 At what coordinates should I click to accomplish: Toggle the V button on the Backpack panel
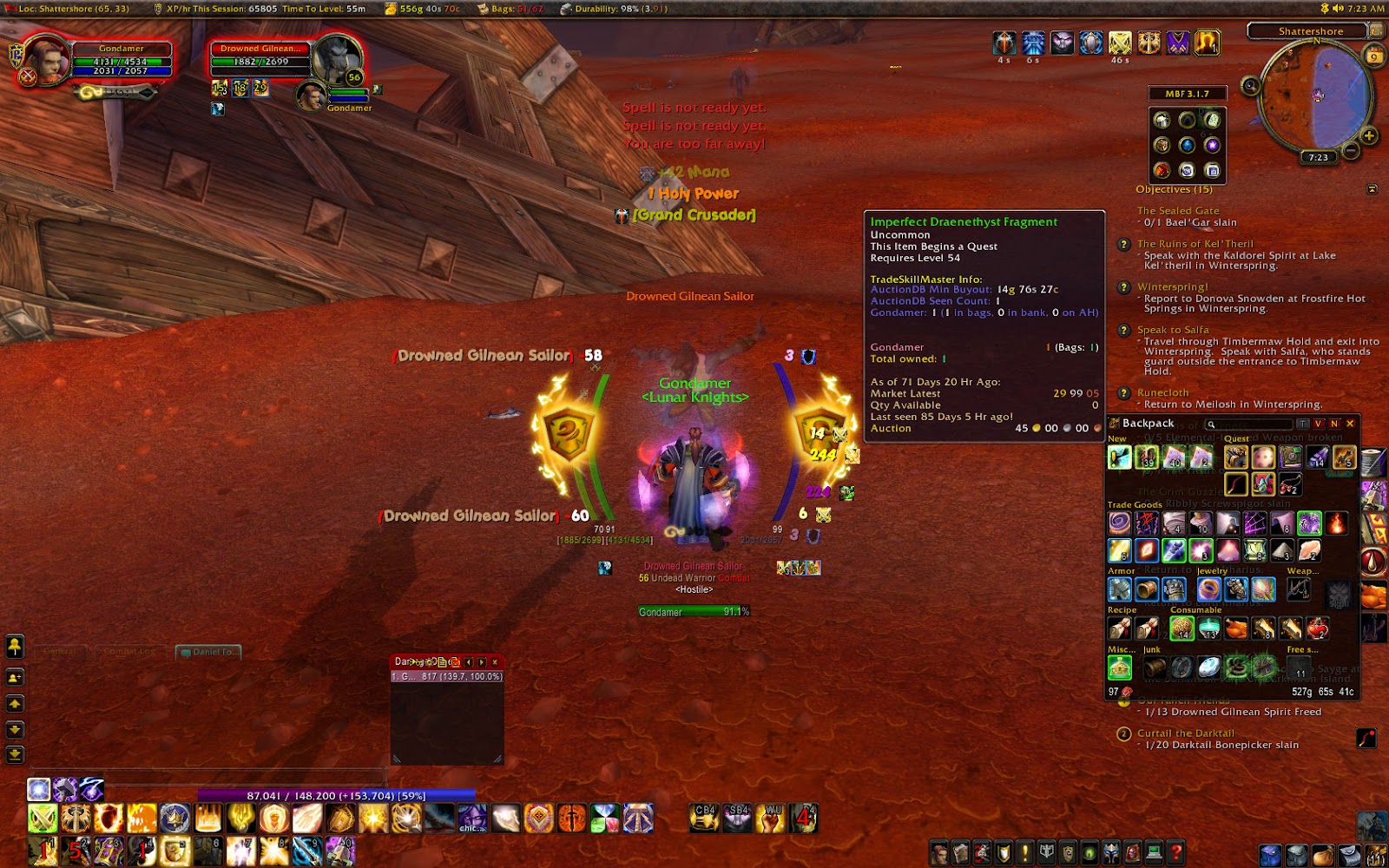pos(1316,423)
